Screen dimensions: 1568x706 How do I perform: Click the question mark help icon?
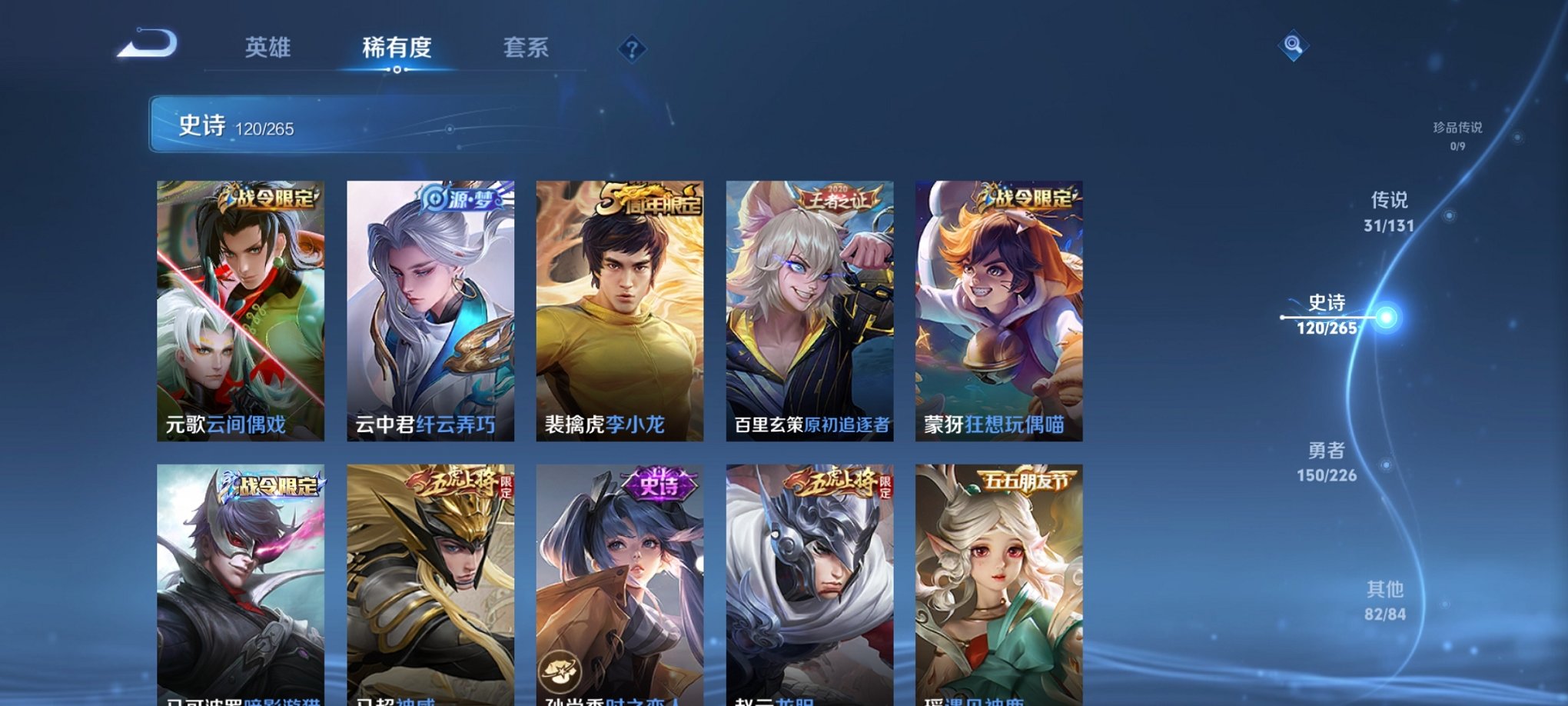tap(631, 50)
